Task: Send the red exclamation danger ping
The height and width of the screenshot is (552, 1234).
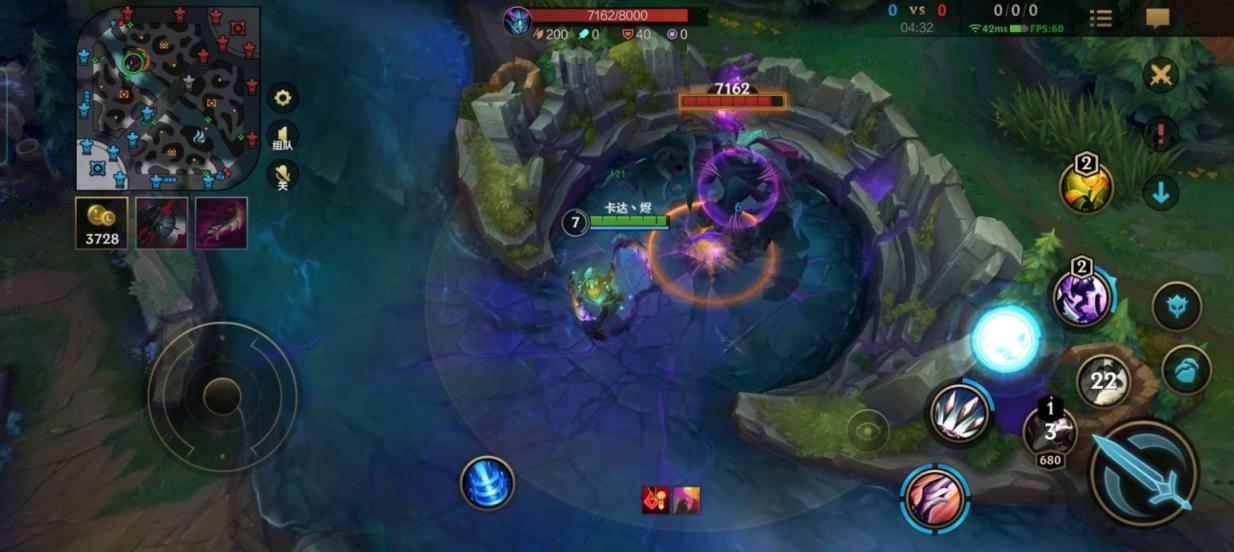Action: pyautogui.click(x=1160, y=134)
